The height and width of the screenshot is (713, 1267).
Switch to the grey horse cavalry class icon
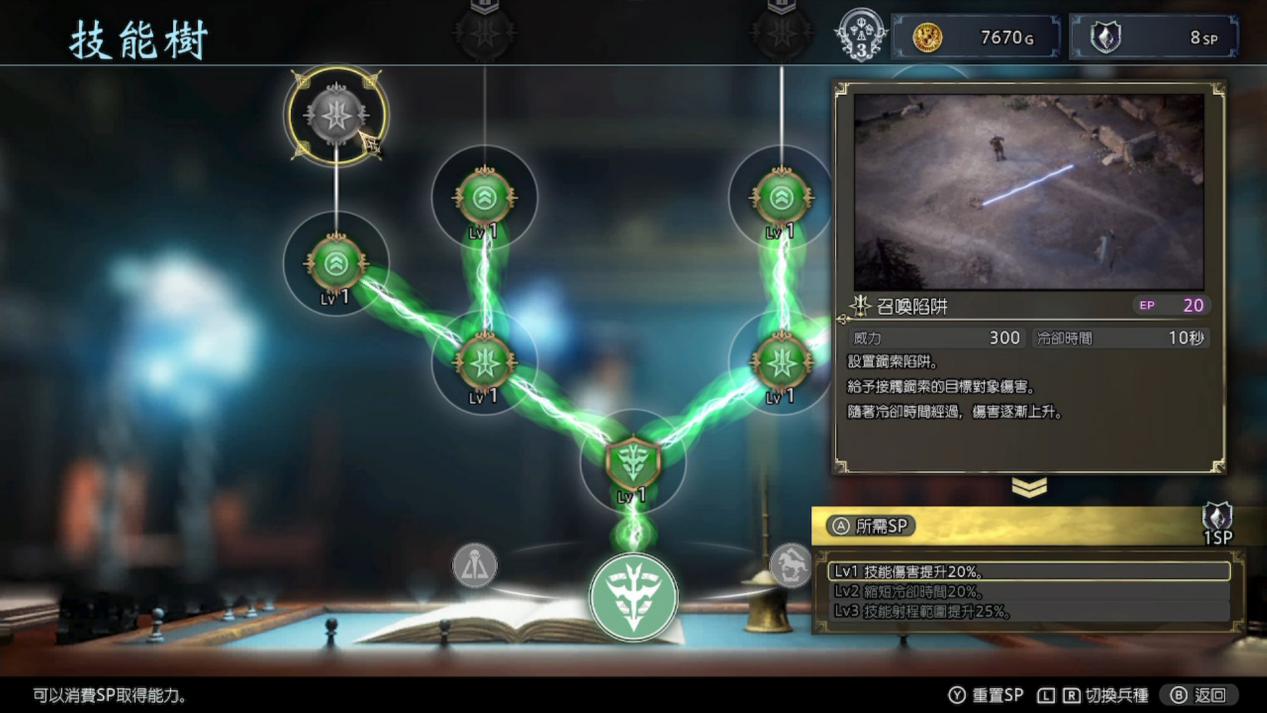coord(790,564)
